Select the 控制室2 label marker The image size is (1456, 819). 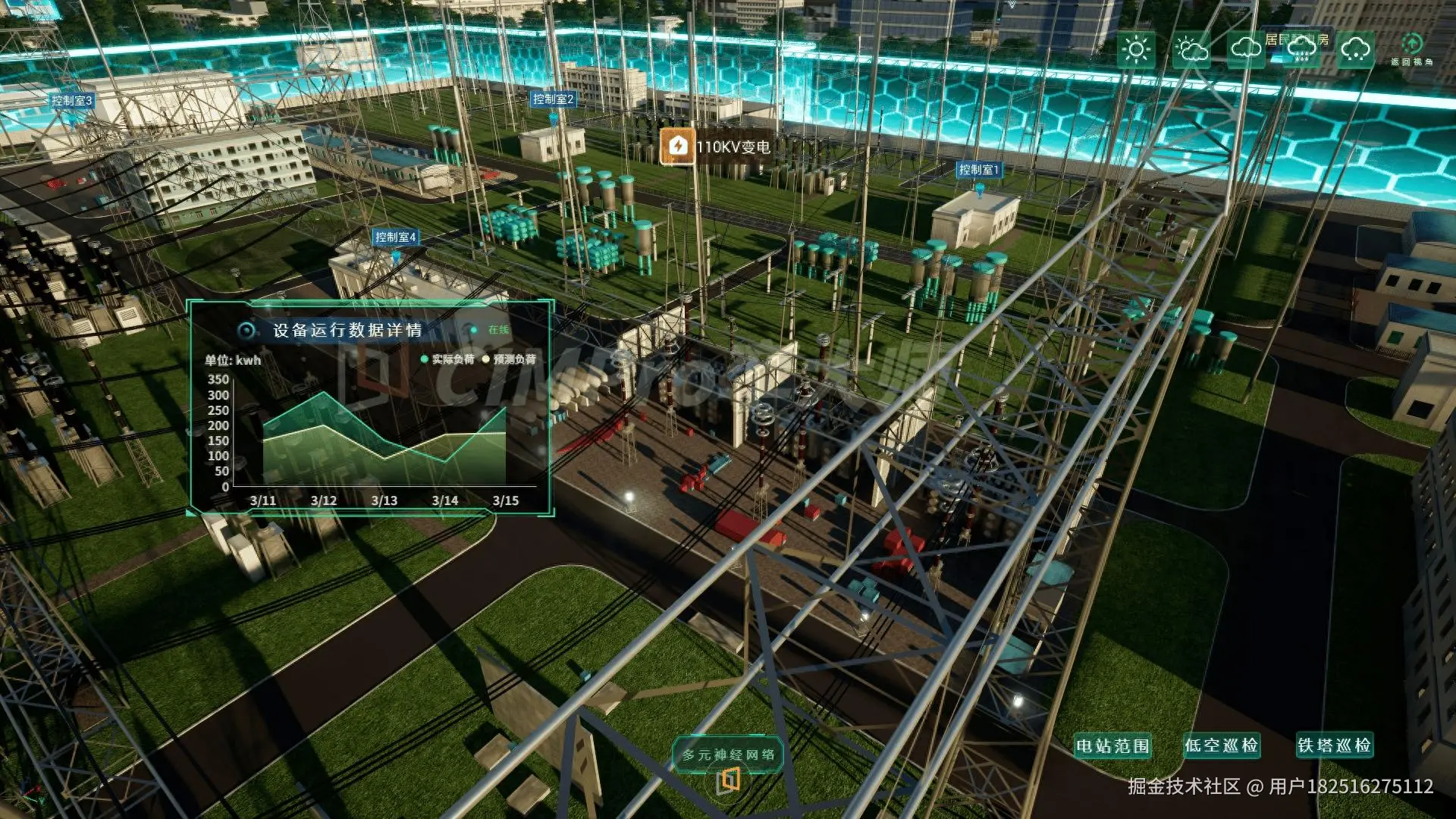[x=553, y=99]
